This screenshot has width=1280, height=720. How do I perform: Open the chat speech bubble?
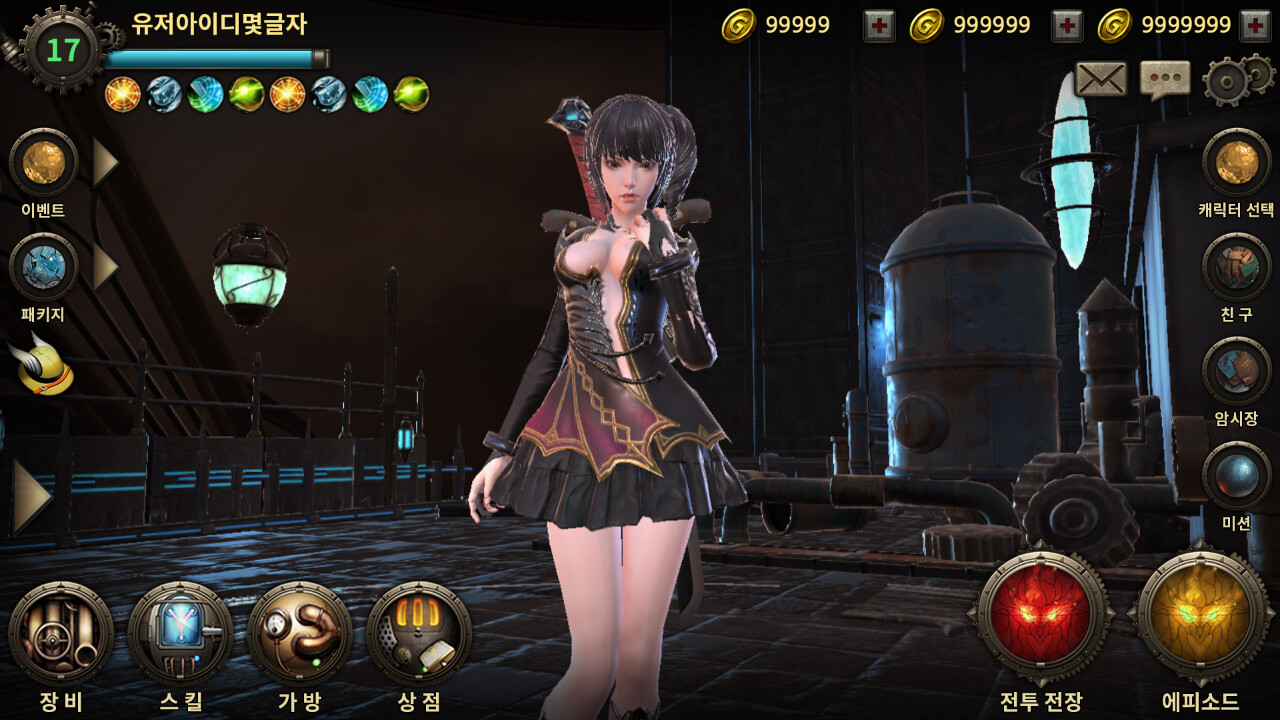pyautogui.click(x=1165, y=80)
